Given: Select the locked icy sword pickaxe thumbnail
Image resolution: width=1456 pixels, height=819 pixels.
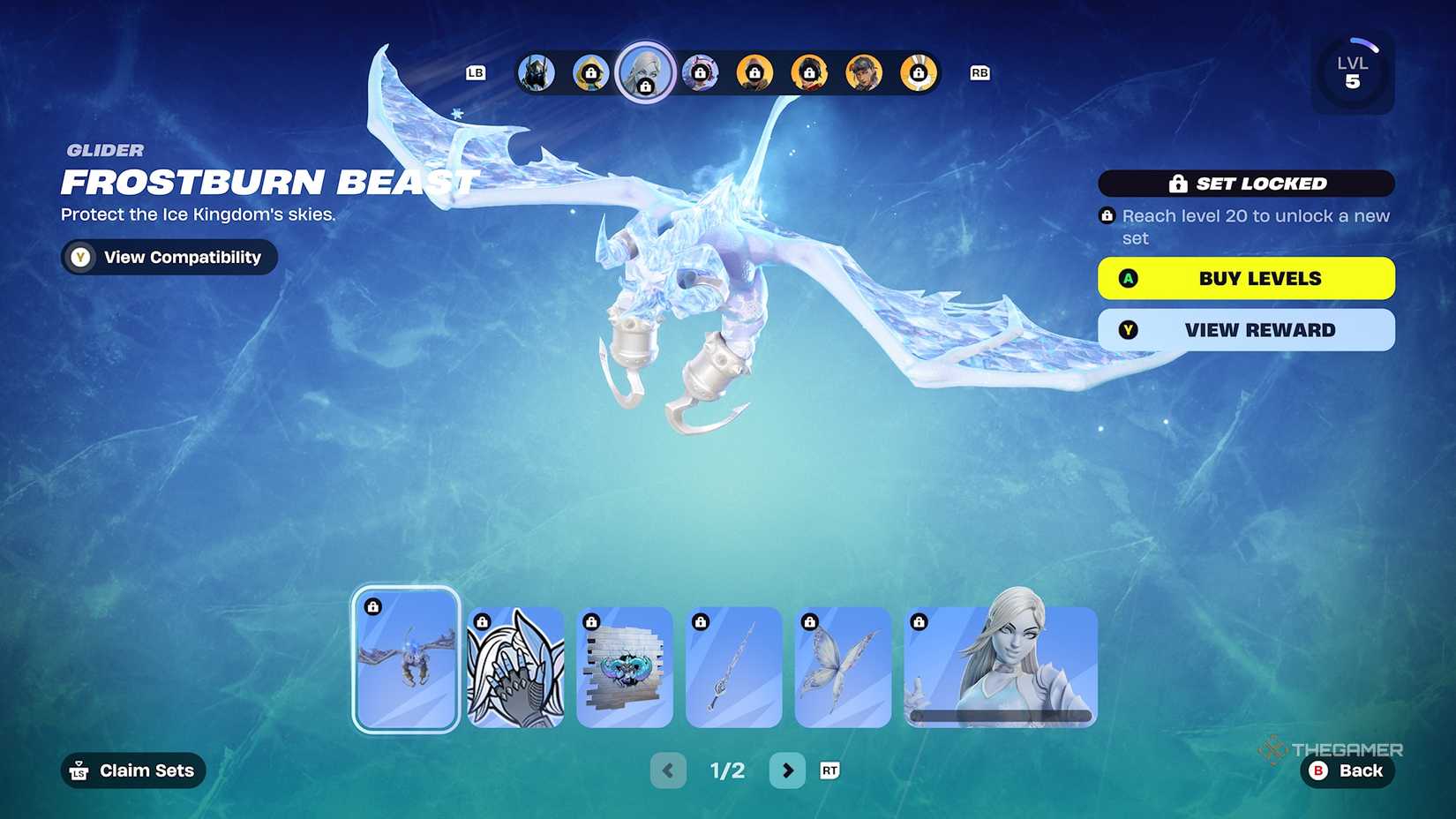Looking at the screenshot, I should tap(733, 666).
